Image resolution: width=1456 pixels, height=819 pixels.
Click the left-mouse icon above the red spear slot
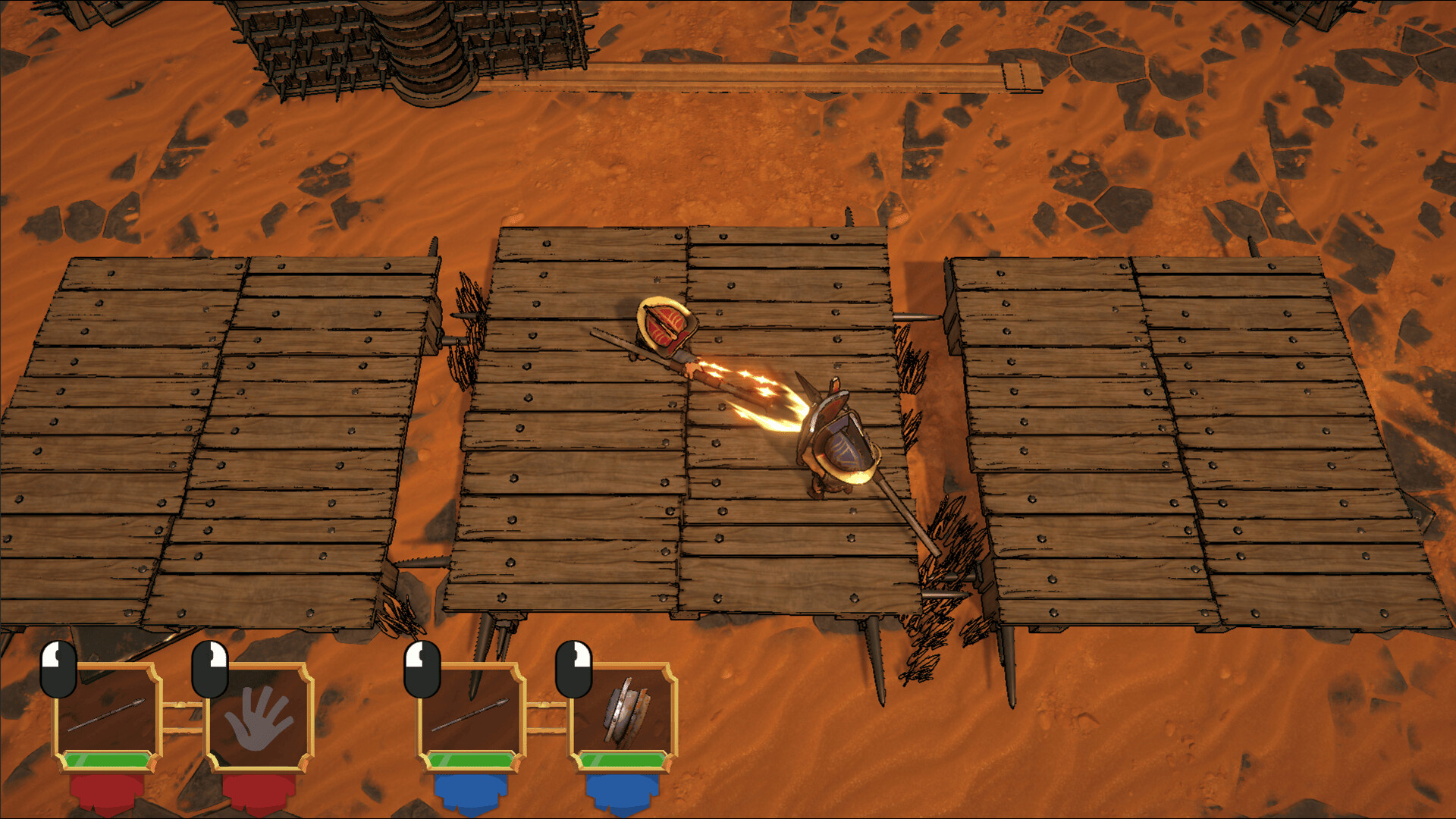[x=57, y=667]
